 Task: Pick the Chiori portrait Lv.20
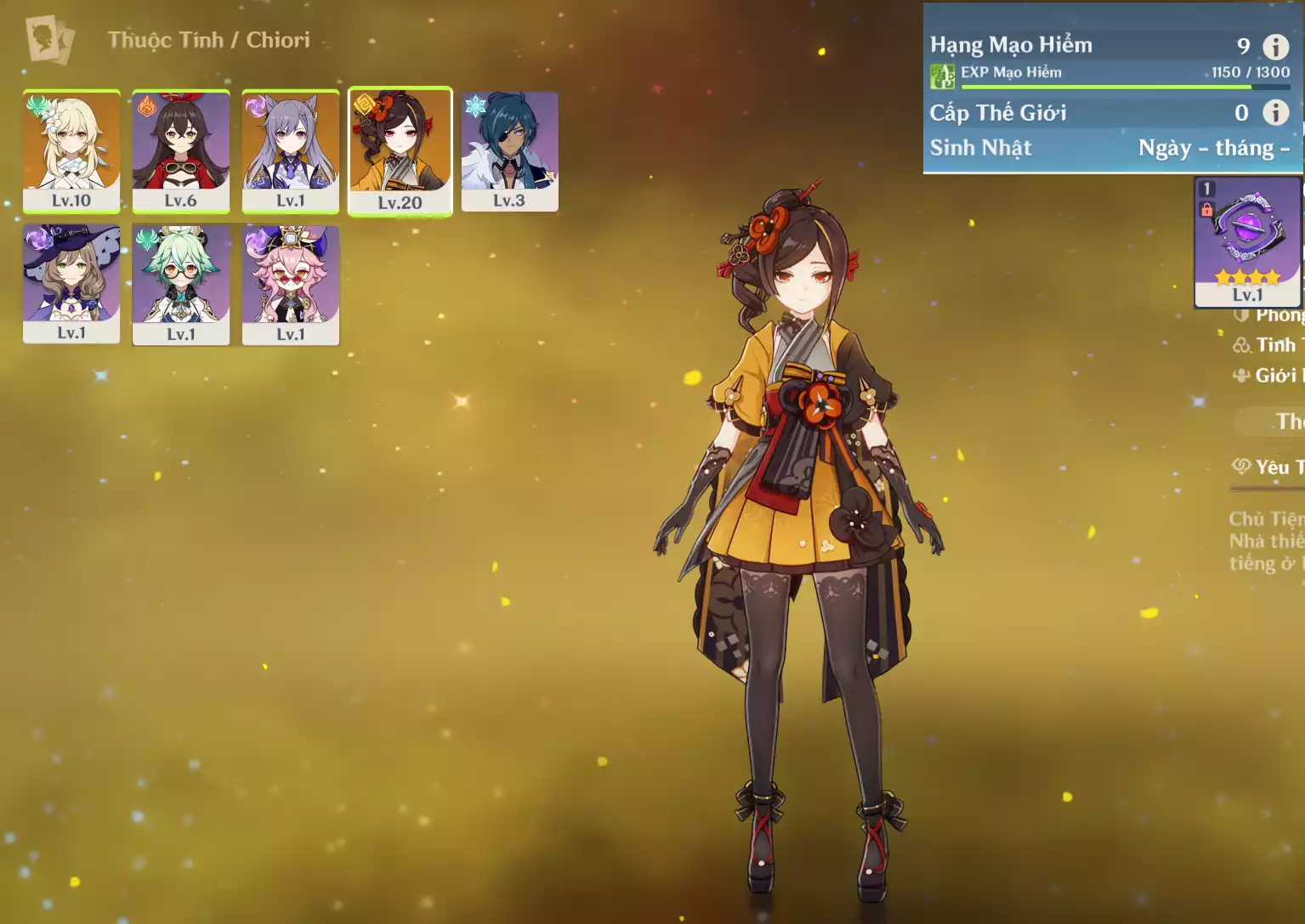click(400, 150)
